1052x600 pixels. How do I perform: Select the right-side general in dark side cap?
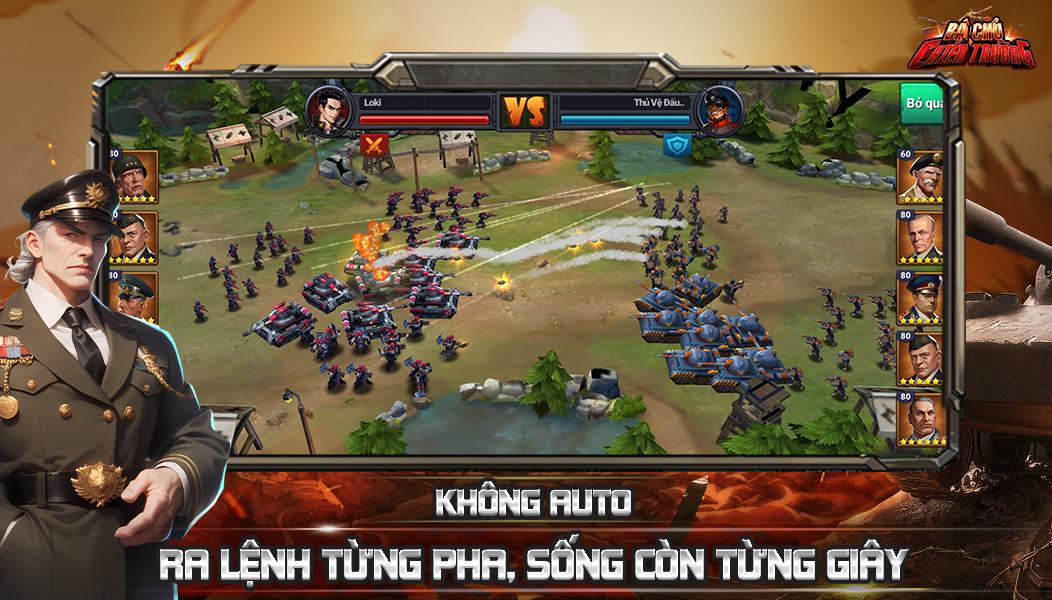[x=920, y=357]
